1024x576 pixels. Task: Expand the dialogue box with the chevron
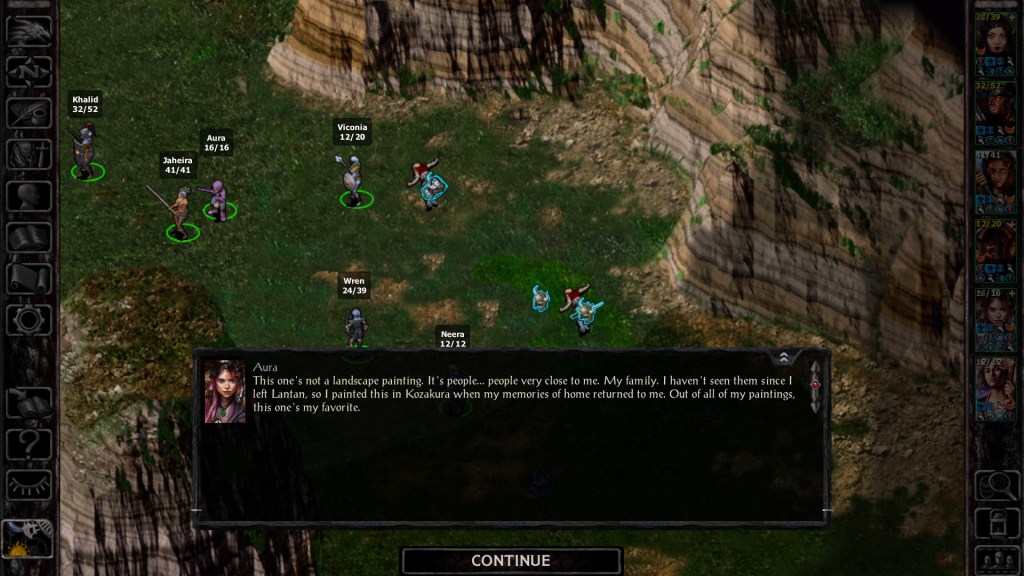point(784,357)
